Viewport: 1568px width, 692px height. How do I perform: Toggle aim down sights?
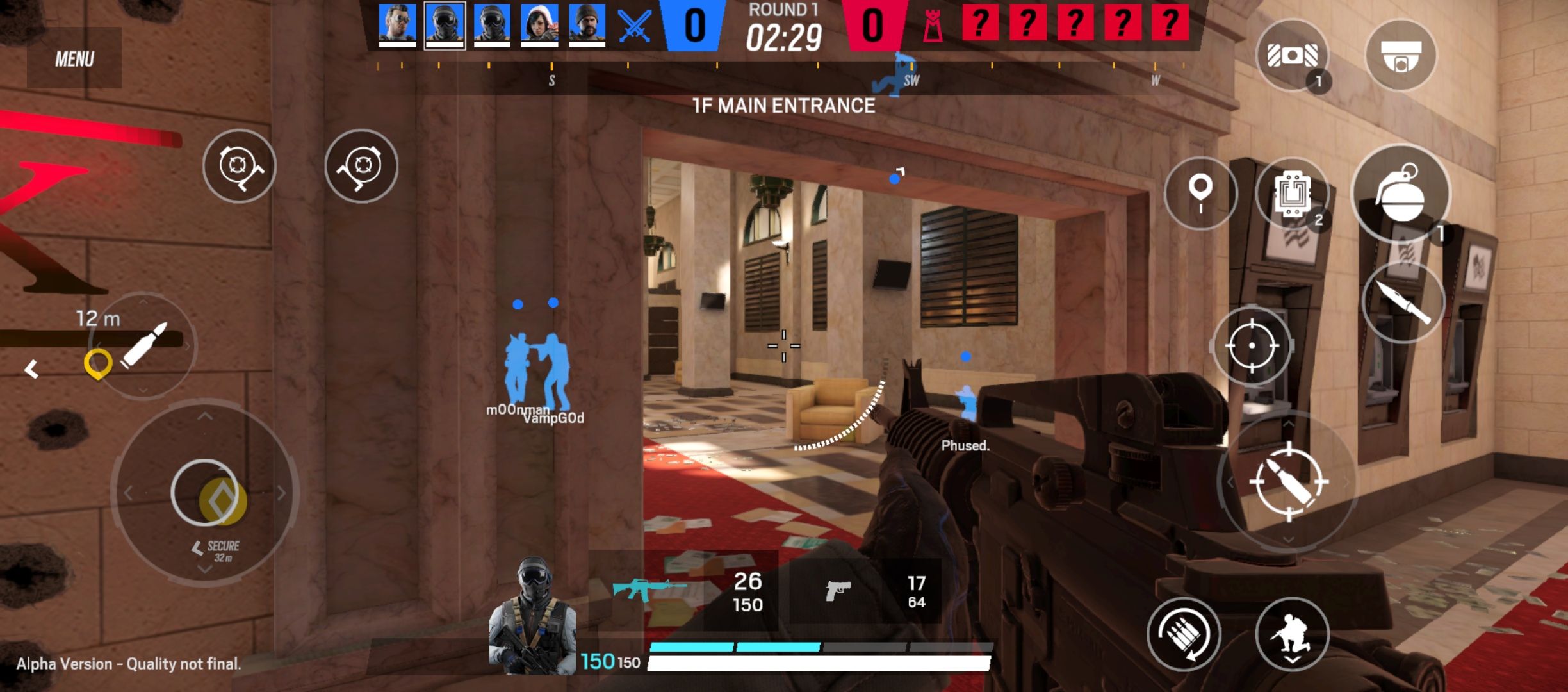click(1252, 346)
